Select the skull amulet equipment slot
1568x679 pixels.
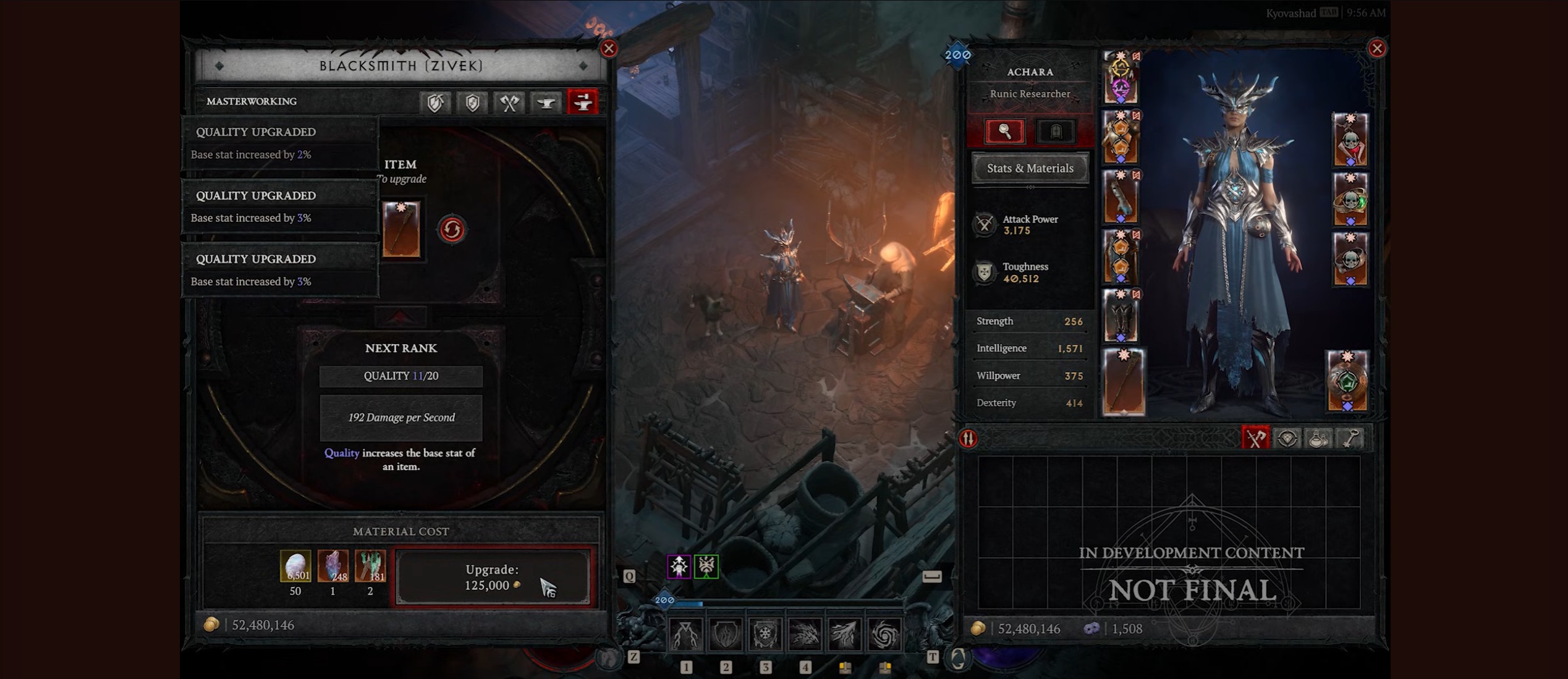(1350, 140)
